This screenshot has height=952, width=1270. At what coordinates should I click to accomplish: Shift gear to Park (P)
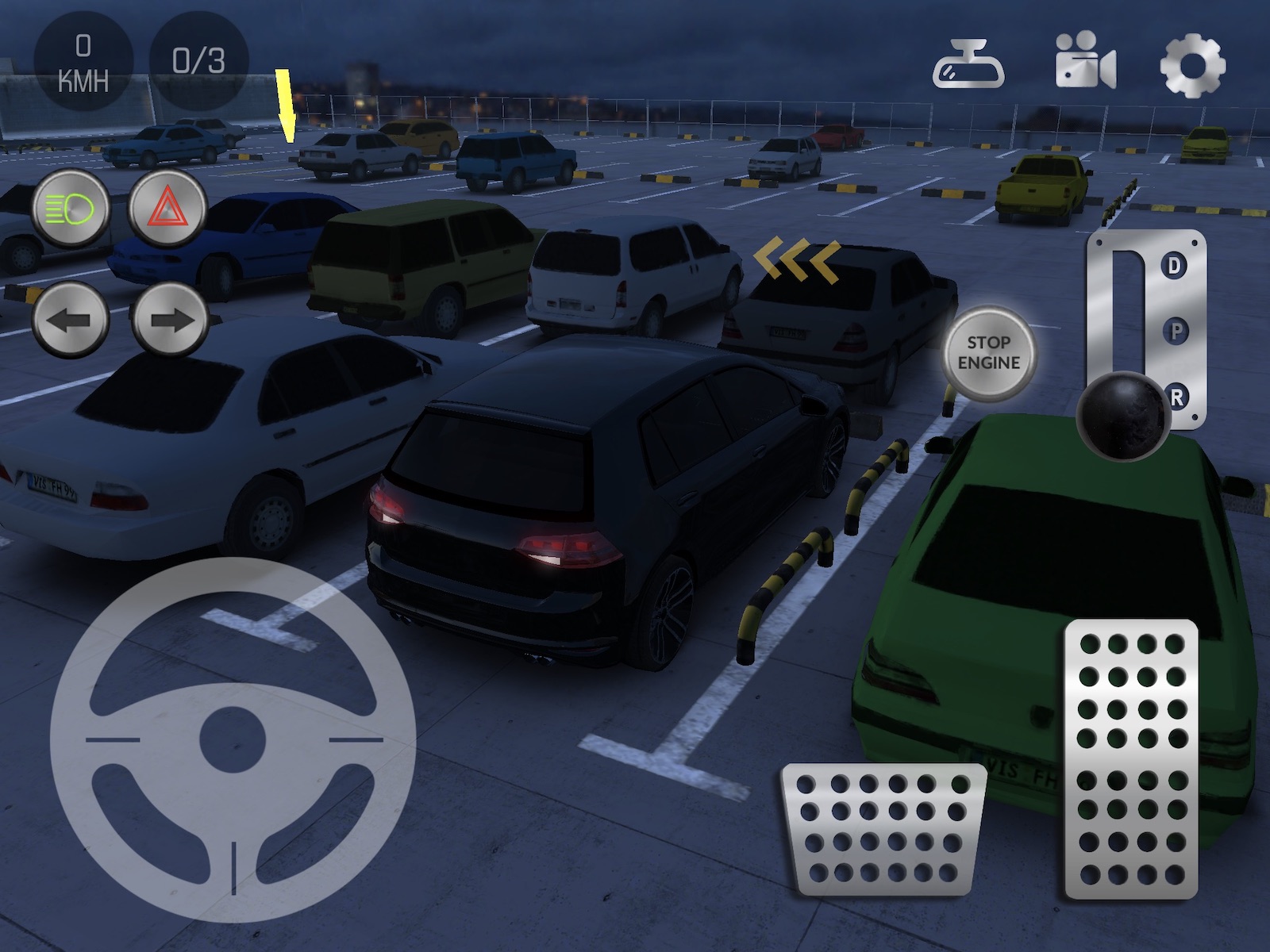[1176, 331]
